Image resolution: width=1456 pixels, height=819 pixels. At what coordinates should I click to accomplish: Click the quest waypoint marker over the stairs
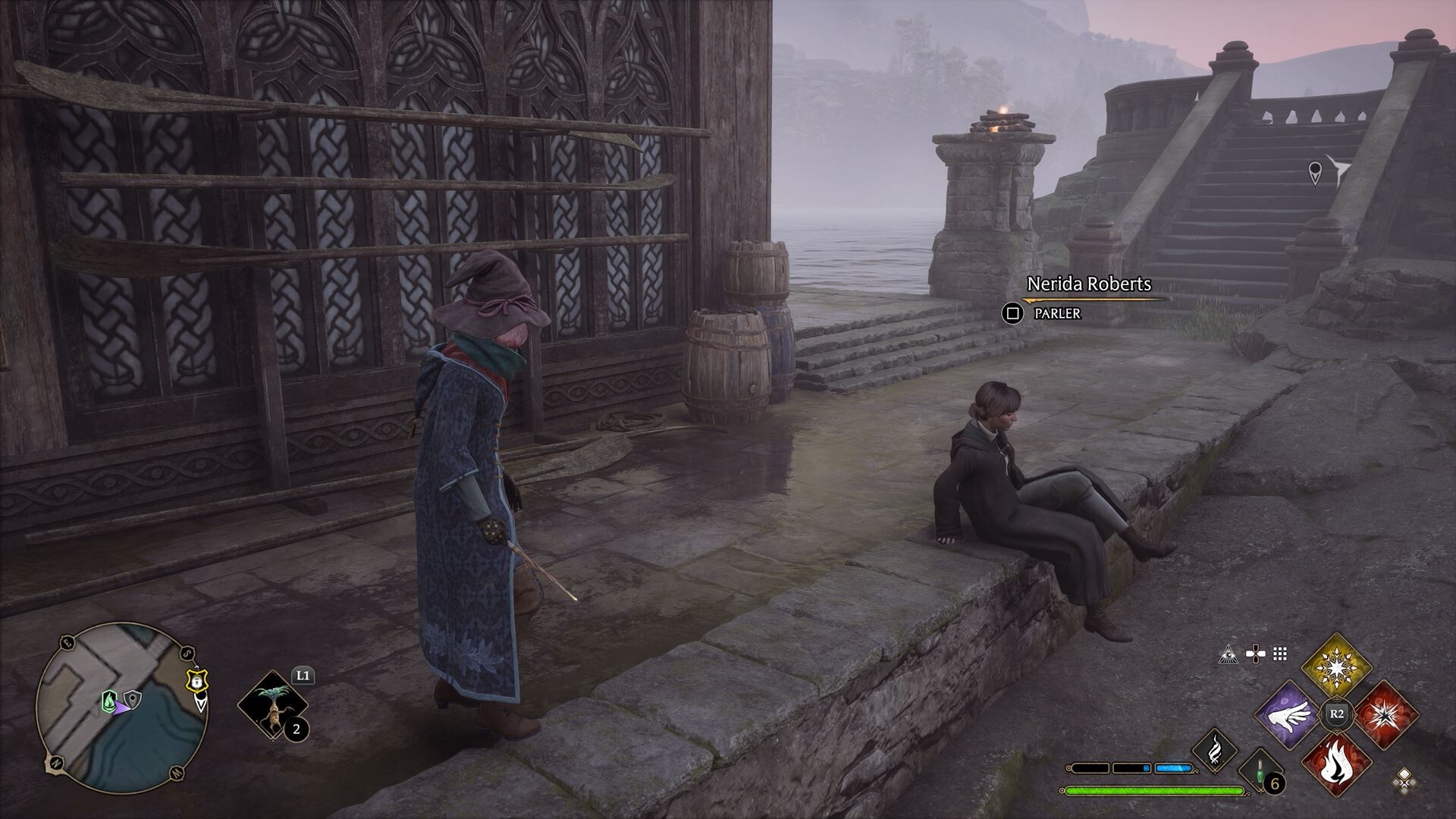1316,172
